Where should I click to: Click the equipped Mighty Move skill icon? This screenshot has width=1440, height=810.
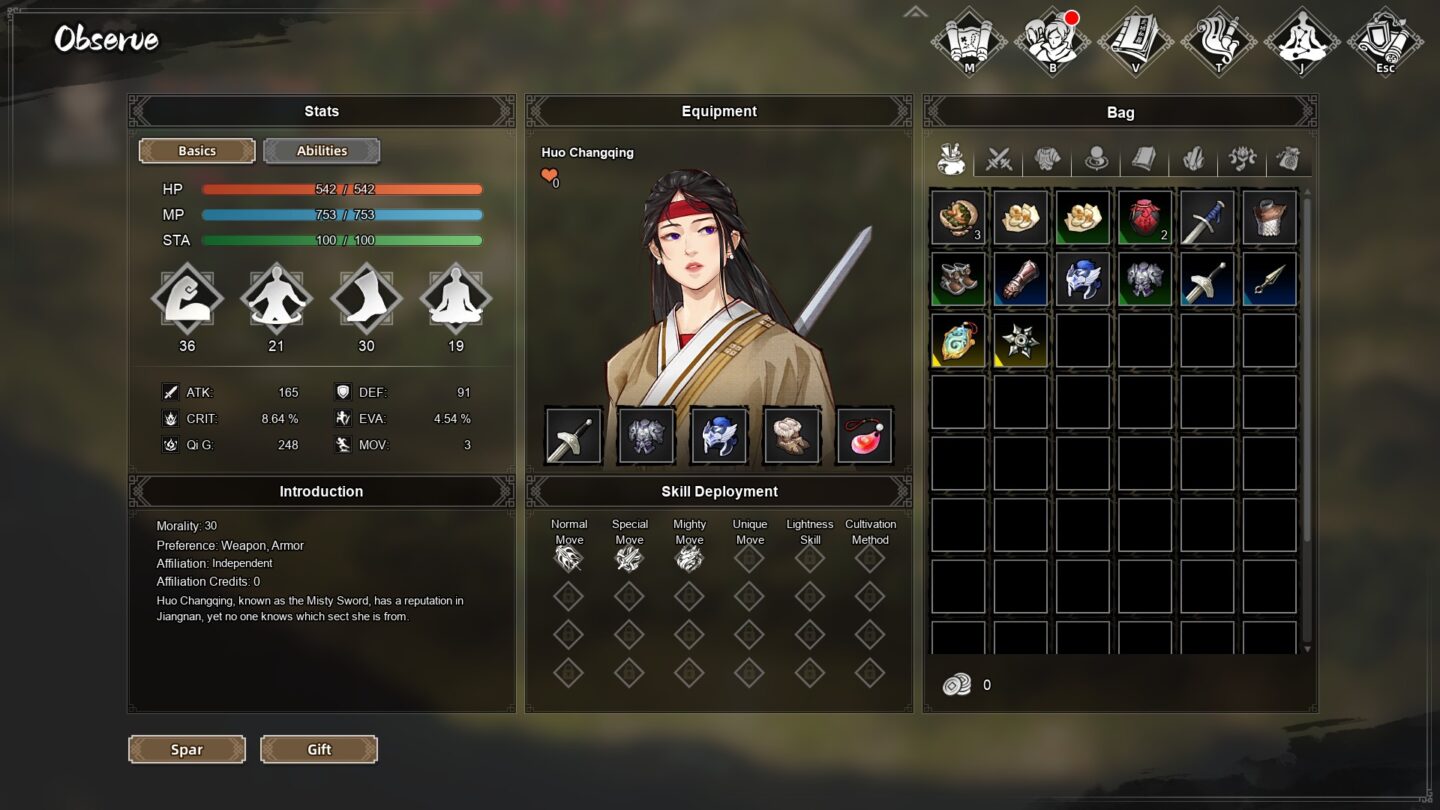coord(689,558)
